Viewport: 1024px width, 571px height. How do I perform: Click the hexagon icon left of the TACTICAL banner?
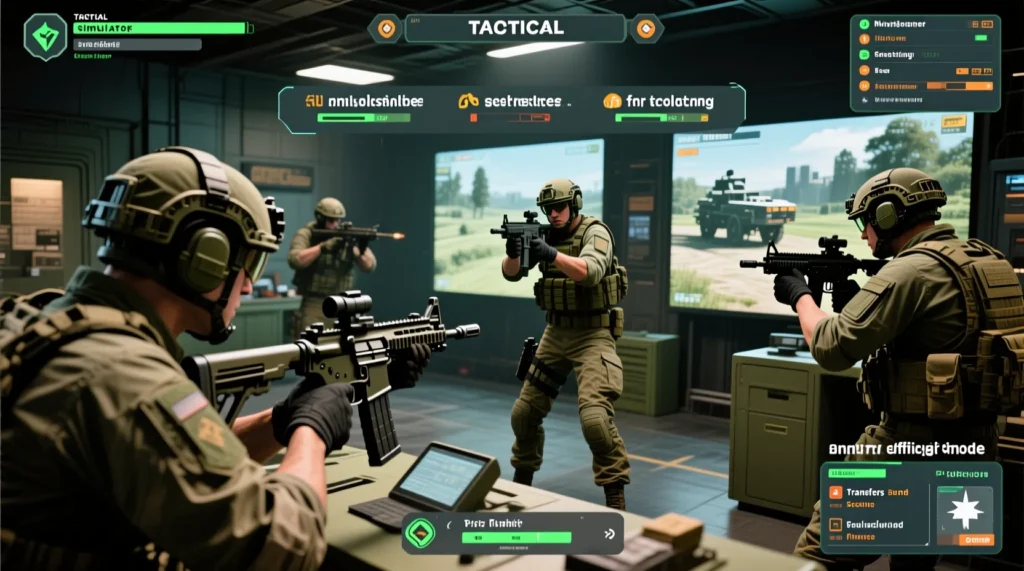(385, 28)
